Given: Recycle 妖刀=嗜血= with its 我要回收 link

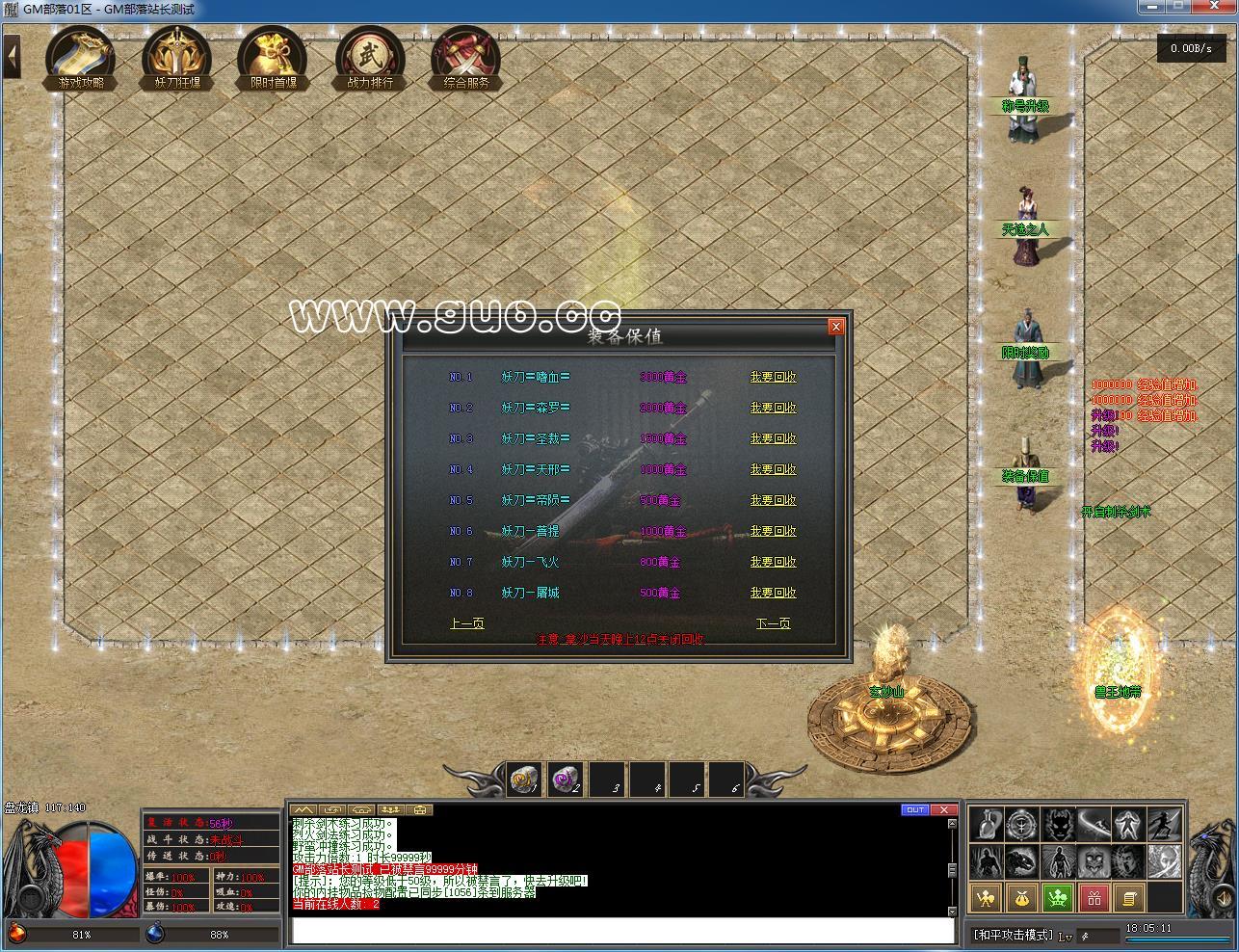Looking at the screenshot, I should (x=773, y=377).
